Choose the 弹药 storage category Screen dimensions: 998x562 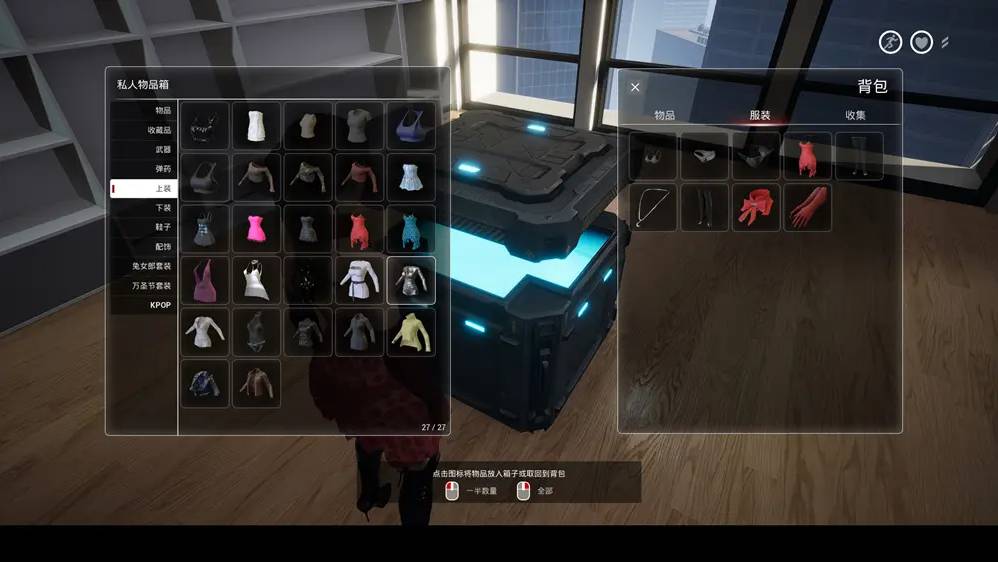[144, 169]
